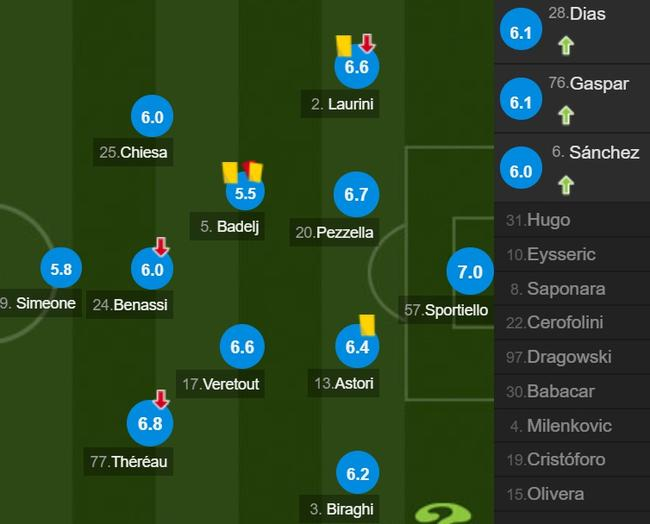Screen dimensions: 650x524
Task: Click Théréau's 6.8 rating circle
Action: click(x=151, y=425)
